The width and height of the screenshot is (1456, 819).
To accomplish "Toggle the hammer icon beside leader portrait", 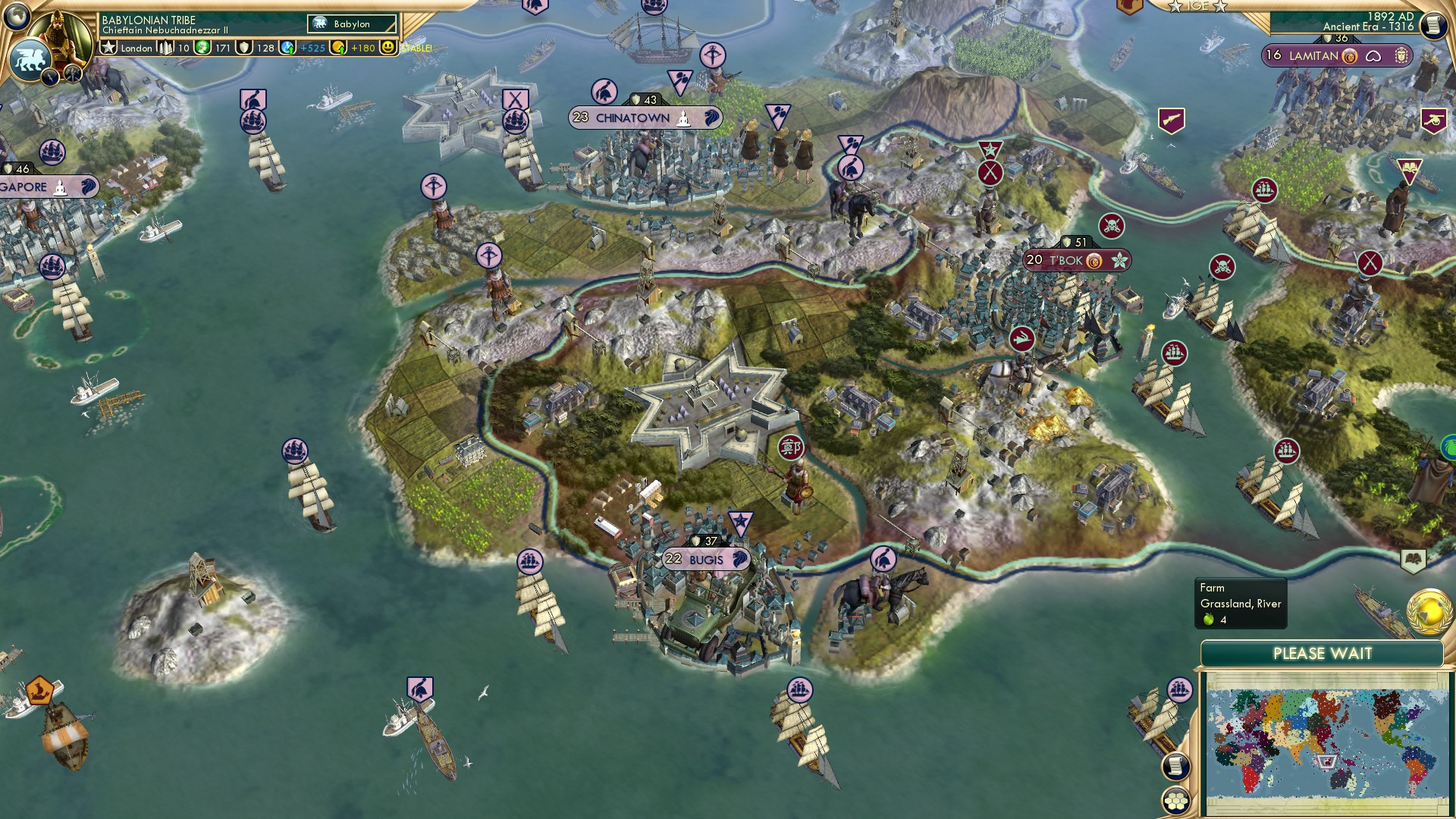I will pyautogui.click(x=72, y=73).
